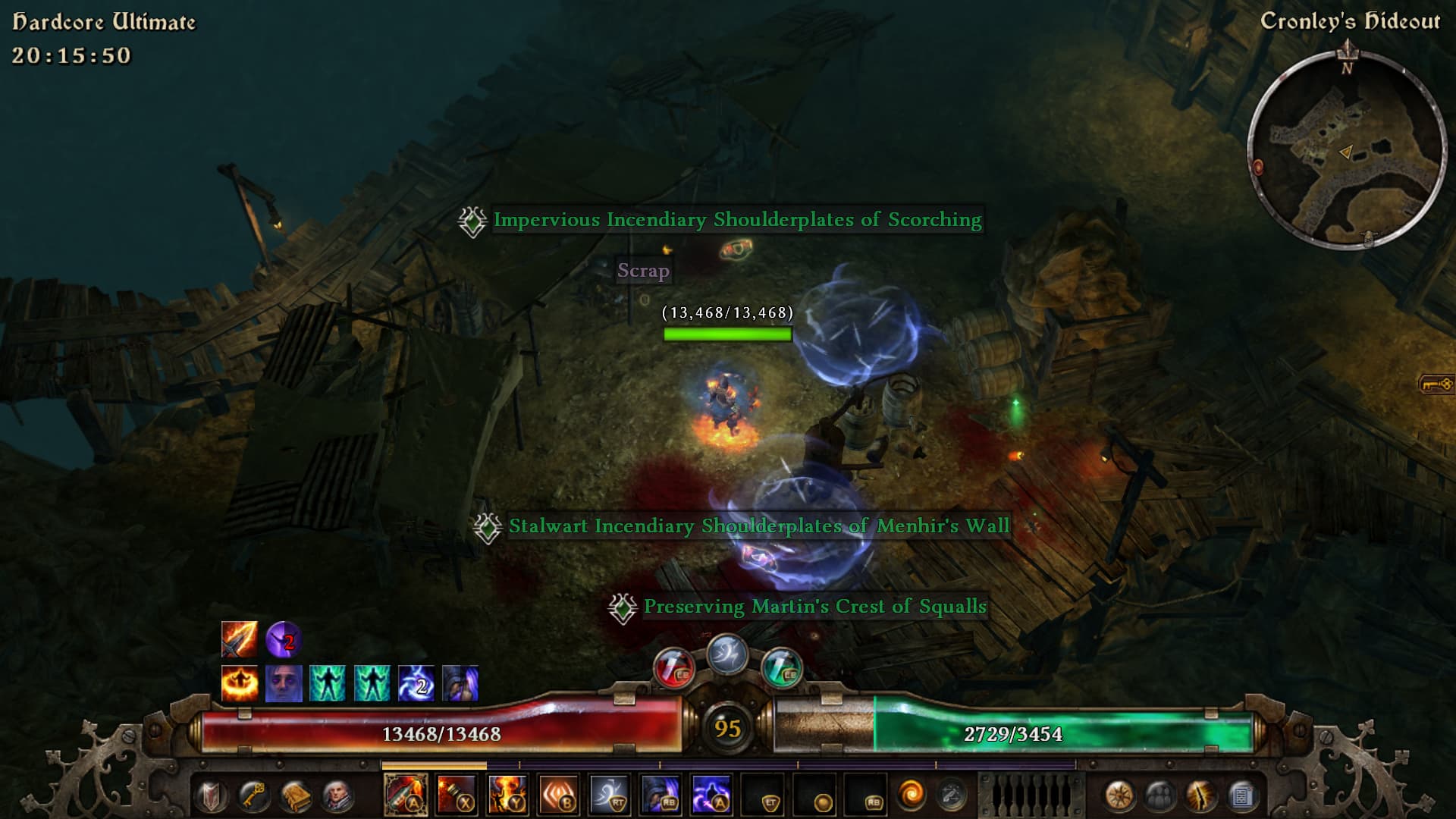The width and height of the screenshot is (1456, 819).
Task: Pick up Preserving Martin's Crest of Squalls
Action: pos(814,607)
